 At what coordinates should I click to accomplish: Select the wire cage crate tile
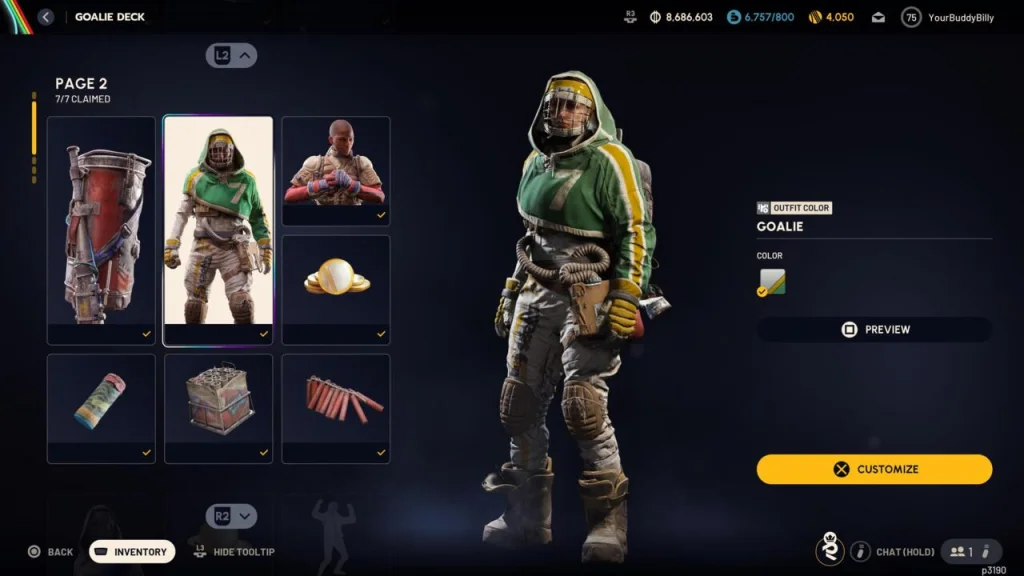click(x=218, y=408)
